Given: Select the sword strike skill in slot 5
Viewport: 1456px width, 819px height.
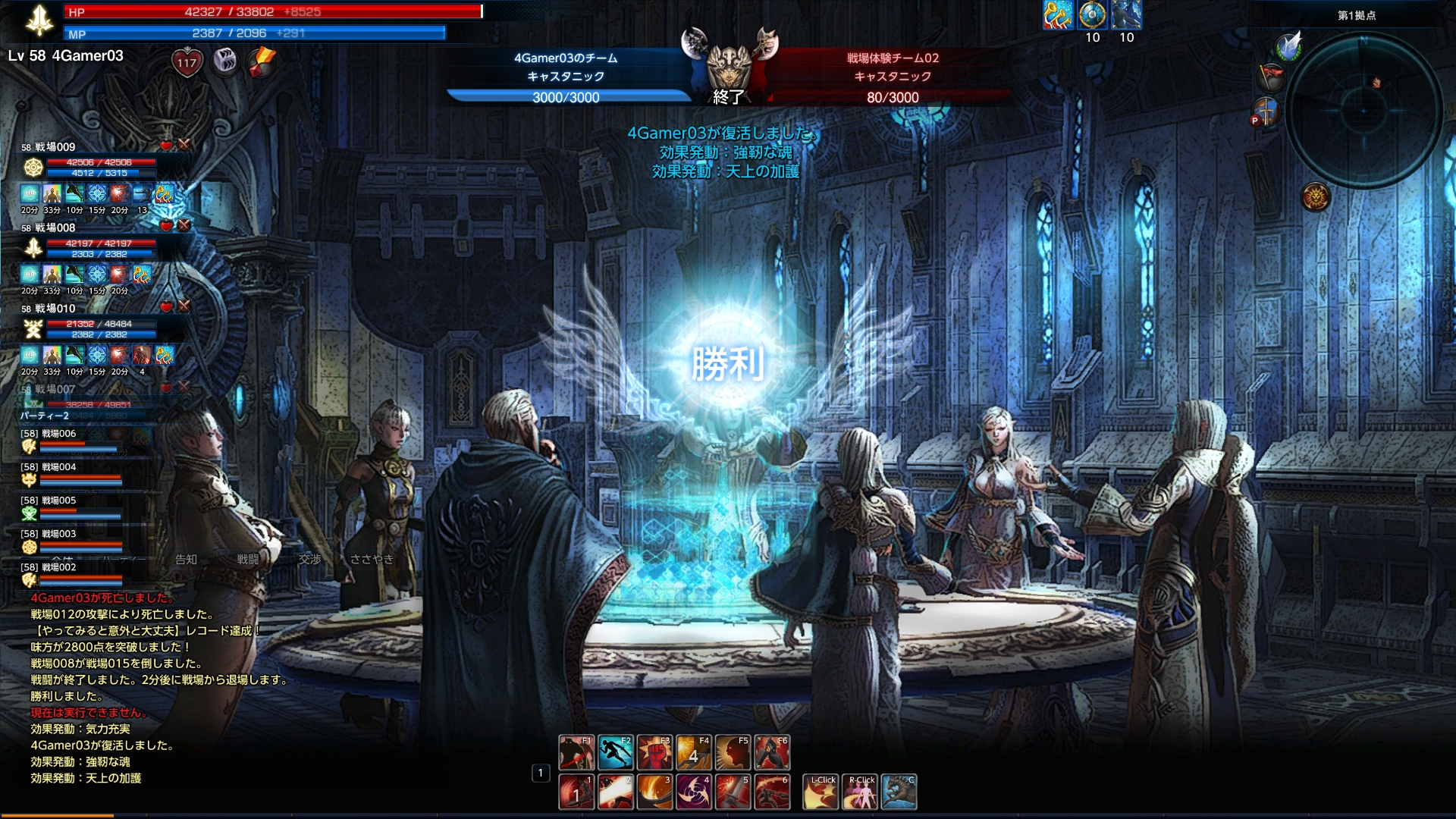Looking at the screenshot, I should click(x=733, y=792).
